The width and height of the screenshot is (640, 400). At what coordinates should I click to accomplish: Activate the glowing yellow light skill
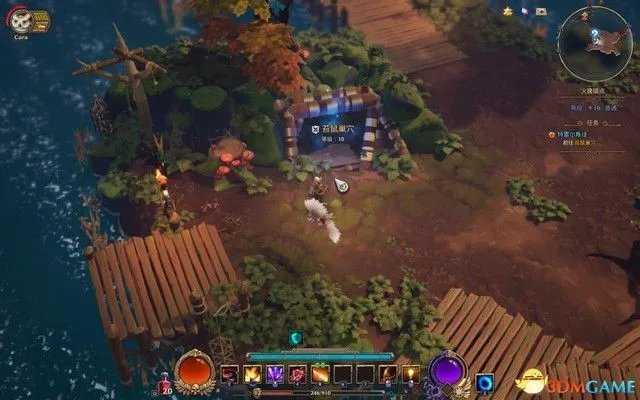[x=410, y=374]
